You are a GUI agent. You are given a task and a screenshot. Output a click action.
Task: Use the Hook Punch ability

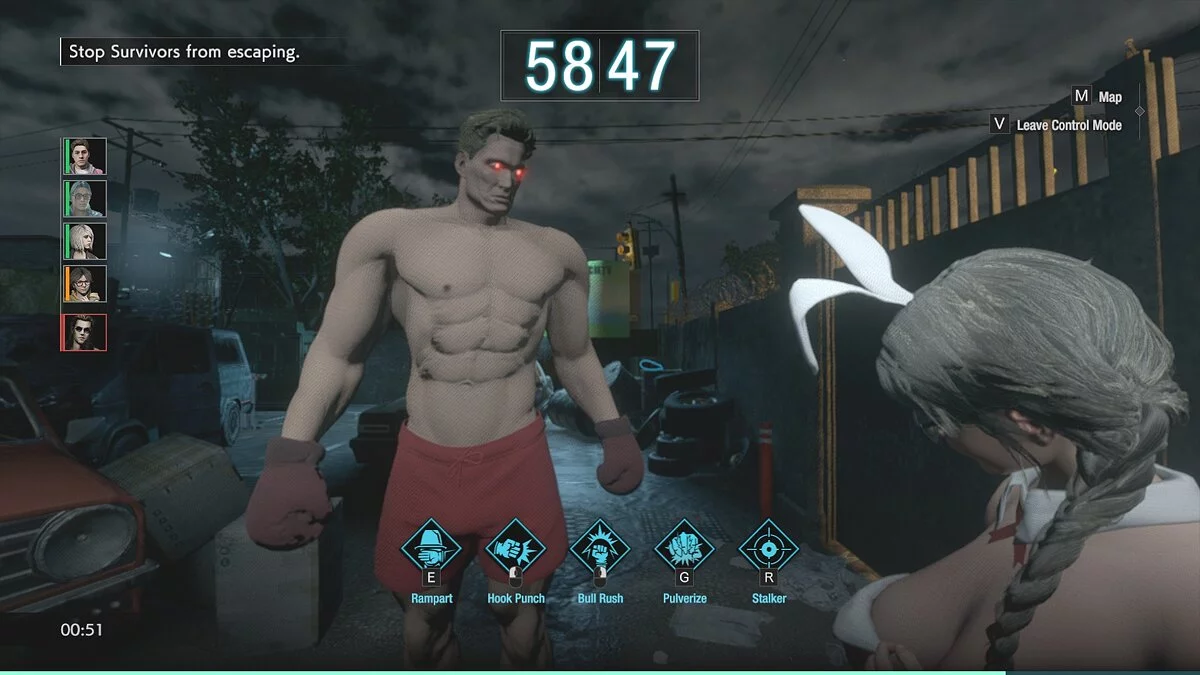(515, 547)
